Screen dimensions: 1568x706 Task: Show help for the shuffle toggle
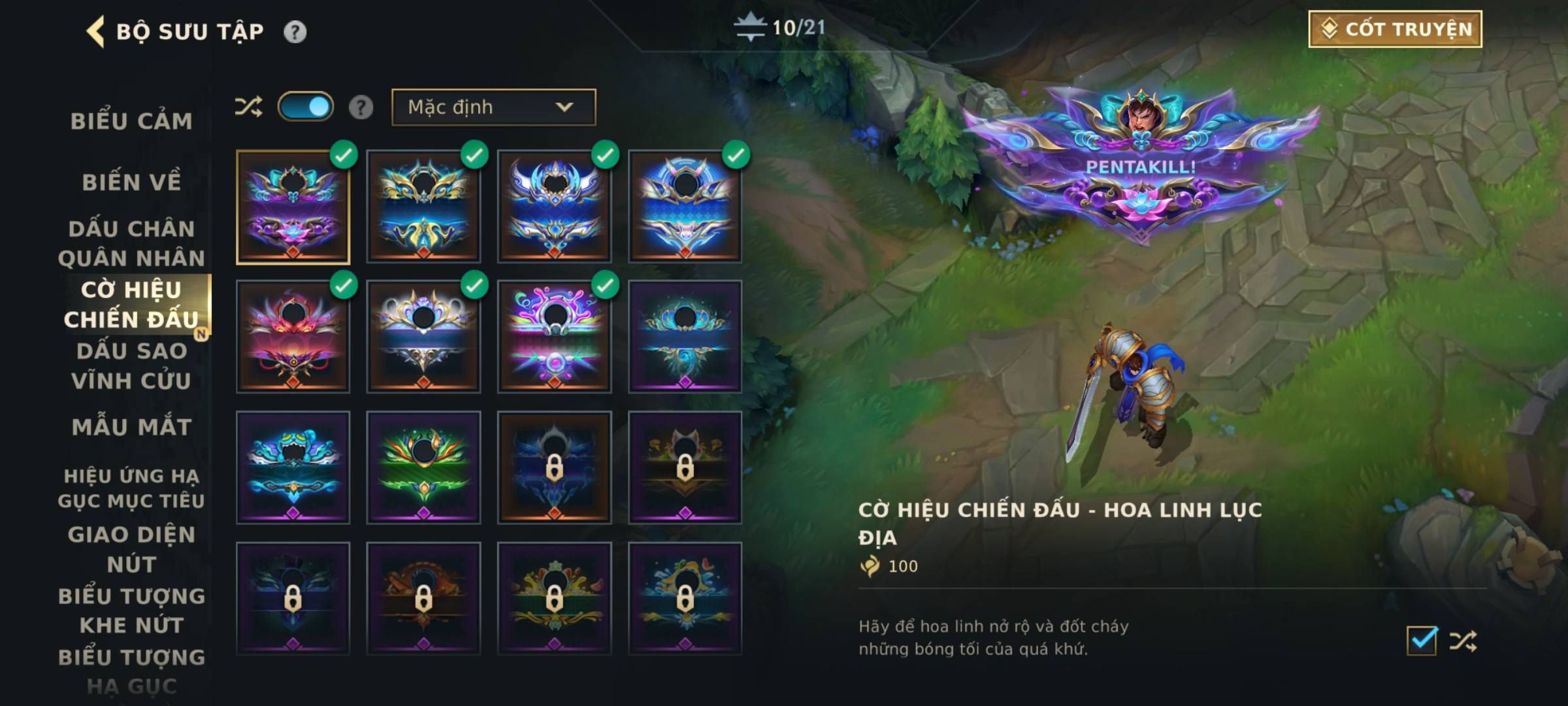coord(361,107)
